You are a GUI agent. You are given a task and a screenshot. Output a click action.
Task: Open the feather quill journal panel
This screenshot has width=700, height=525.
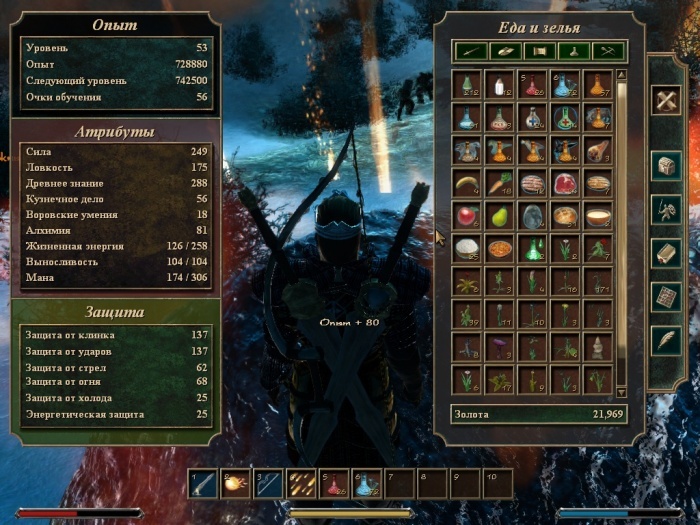[x=666, y=340]
